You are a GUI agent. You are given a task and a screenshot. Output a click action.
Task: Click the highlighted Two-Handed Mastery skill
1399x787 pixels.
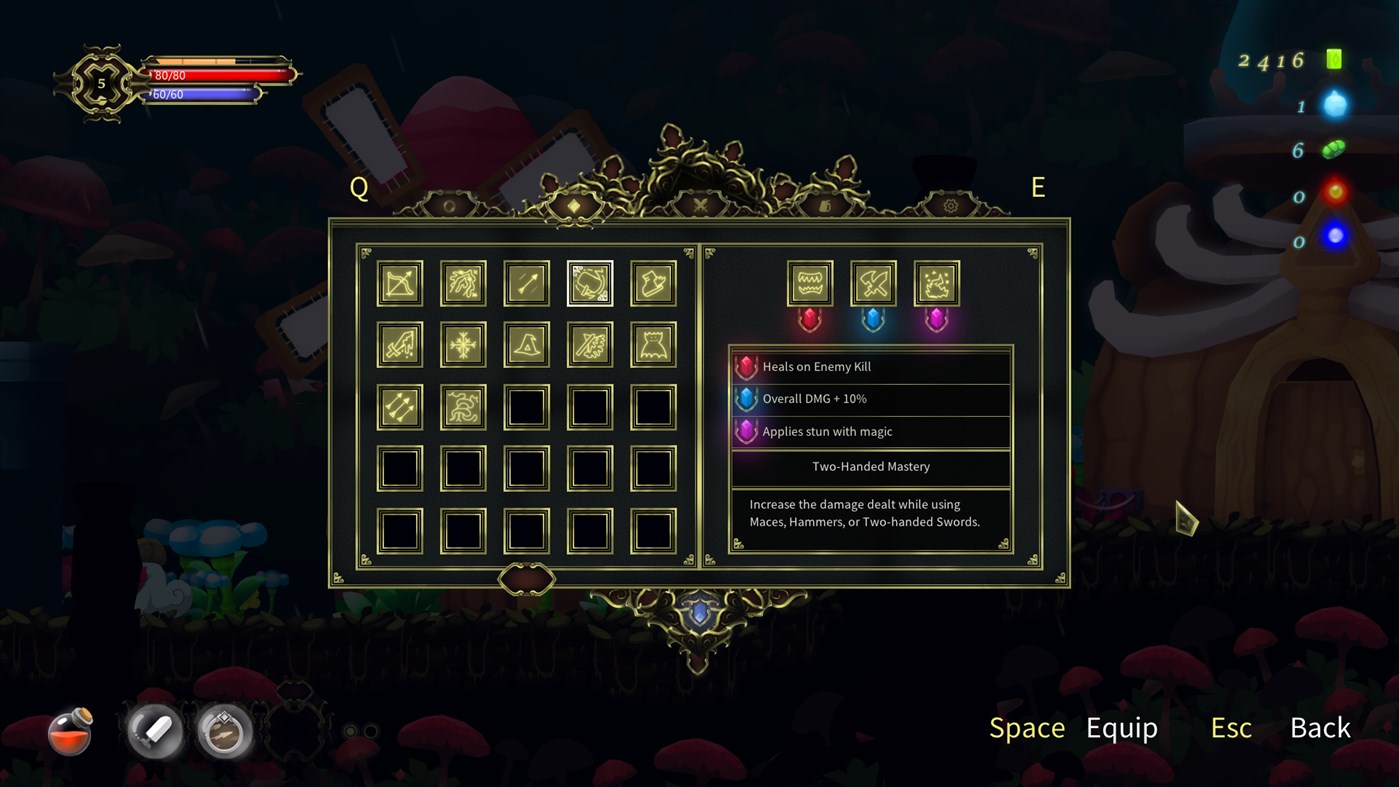[590, 283]
